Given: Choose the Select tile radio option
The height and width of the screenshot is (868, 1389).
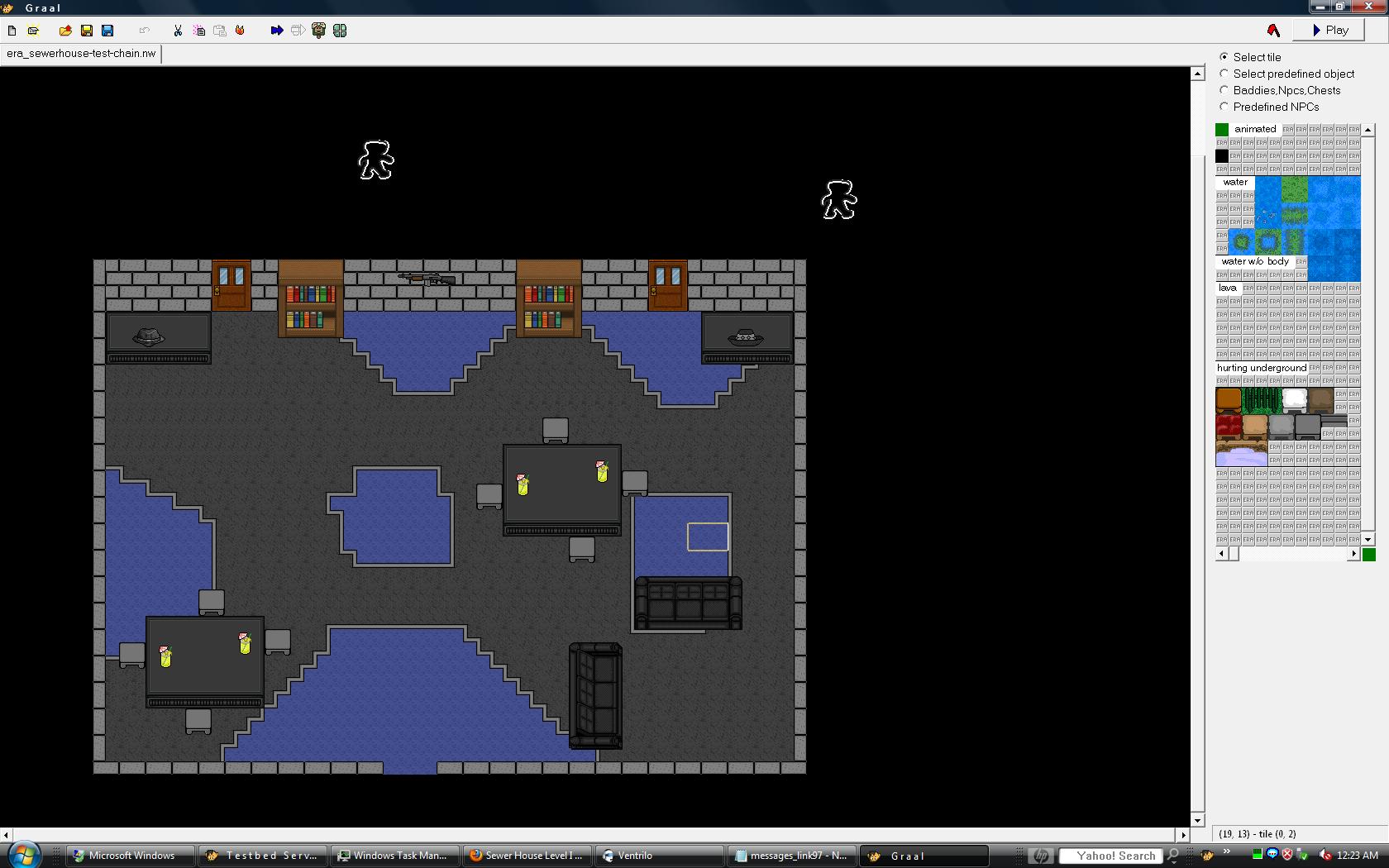Looking at the screenshot, I should pyautogui.click(x=1224, y=57).
